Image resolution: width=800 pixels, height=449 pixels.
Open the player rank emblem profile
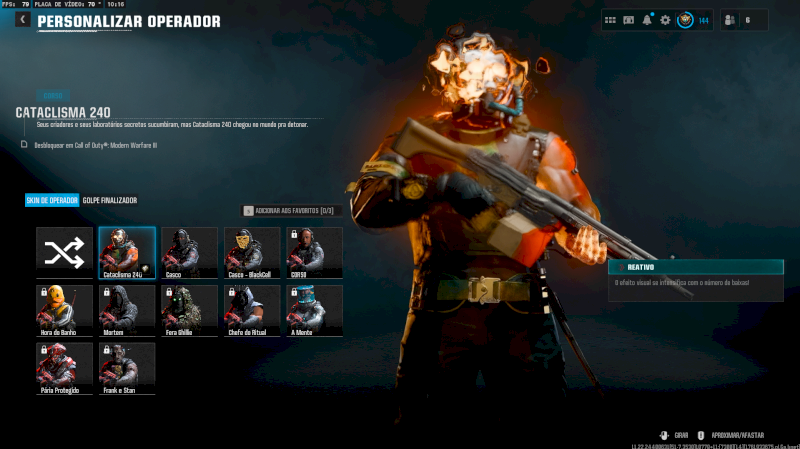(685, 20)
